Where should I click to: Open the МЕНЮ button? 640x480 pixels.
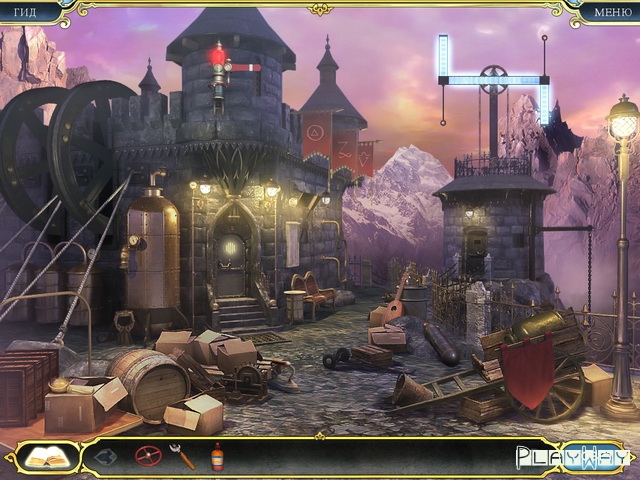pyautogui.click(x=612, y=12)
